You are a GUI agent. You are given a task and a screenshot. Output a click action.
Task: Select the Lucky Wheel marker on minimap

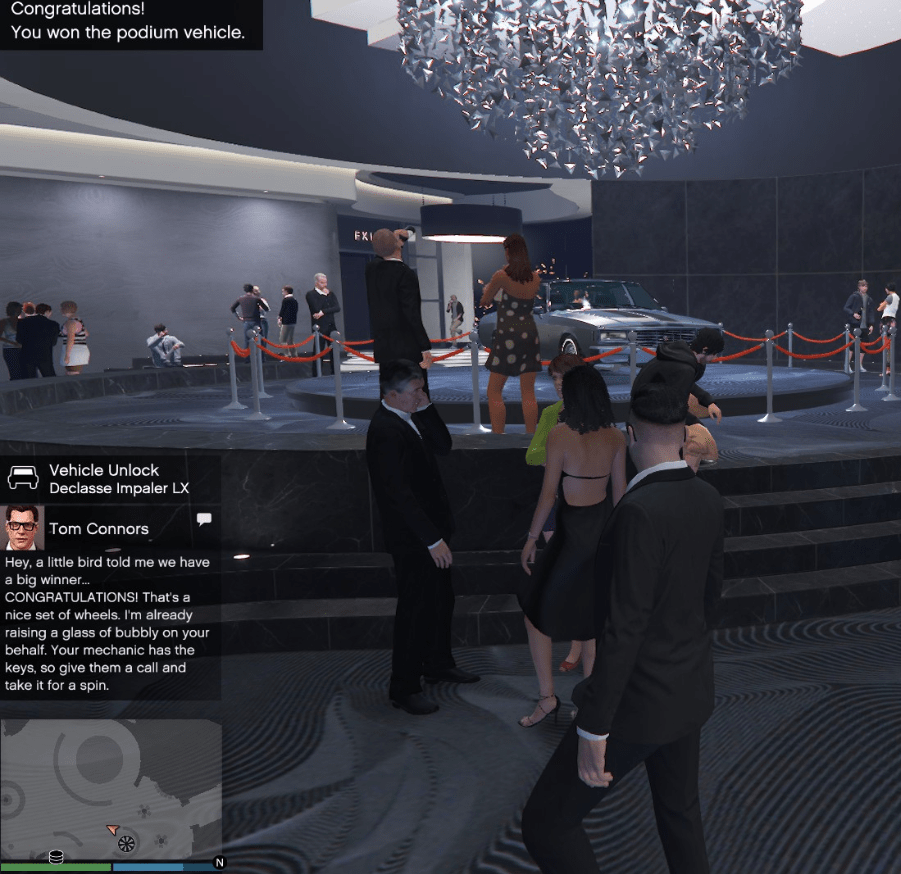click(126, 845)
